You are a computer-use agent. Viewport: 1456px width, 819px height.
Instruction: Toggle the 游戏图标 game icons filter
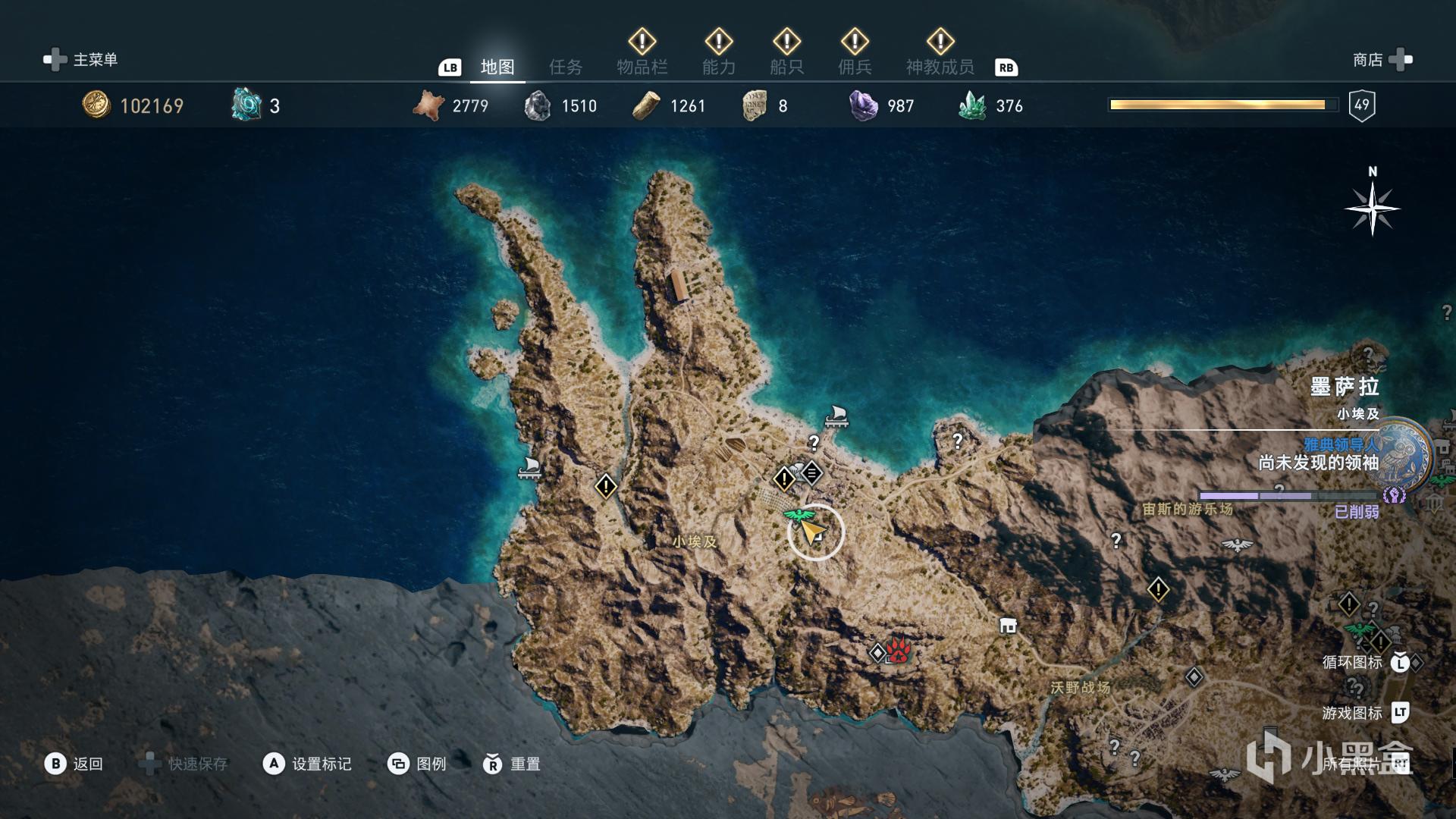coord(1365,713)
